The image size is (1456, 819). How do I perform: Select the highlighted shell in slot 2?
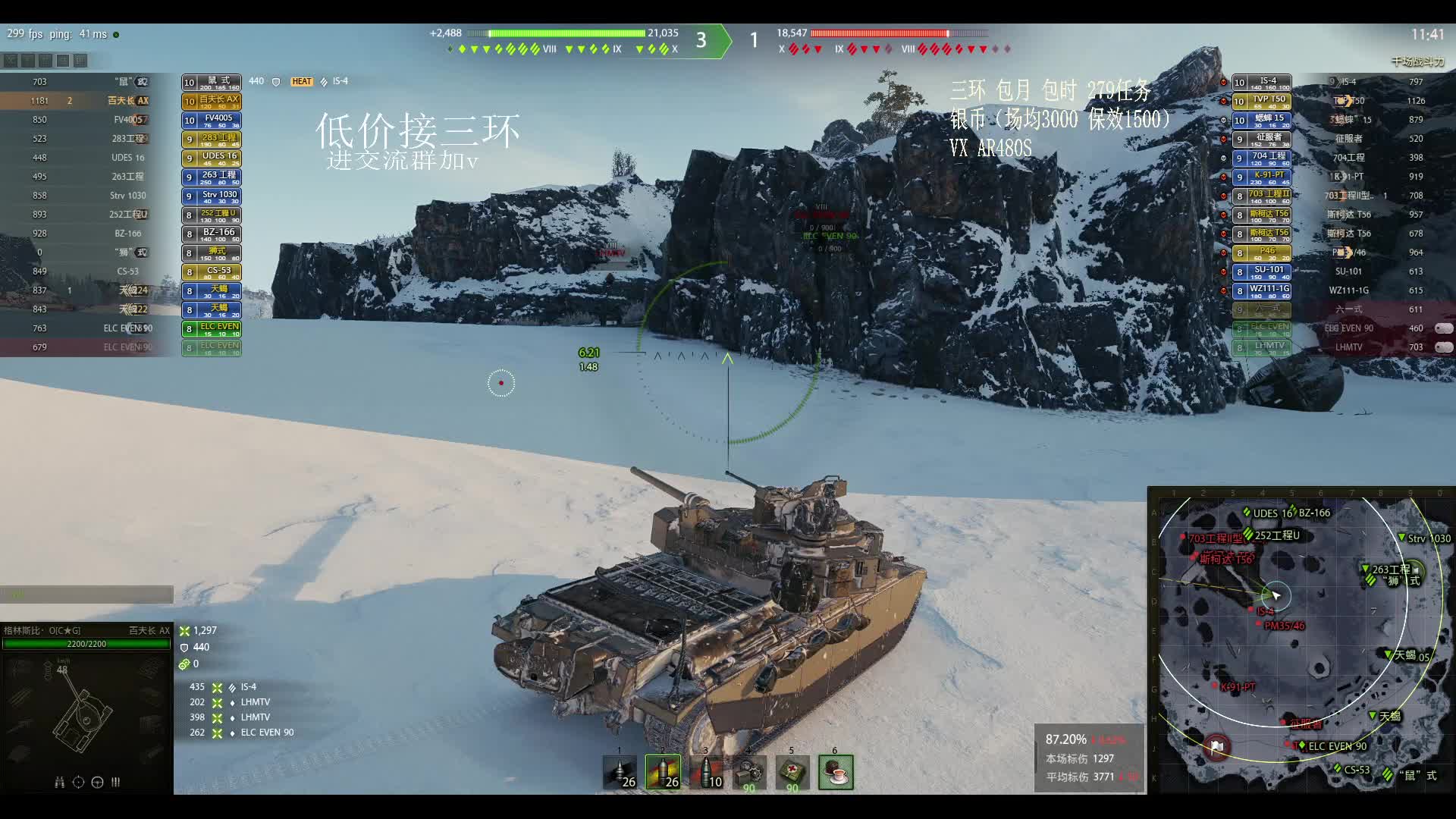663,772
